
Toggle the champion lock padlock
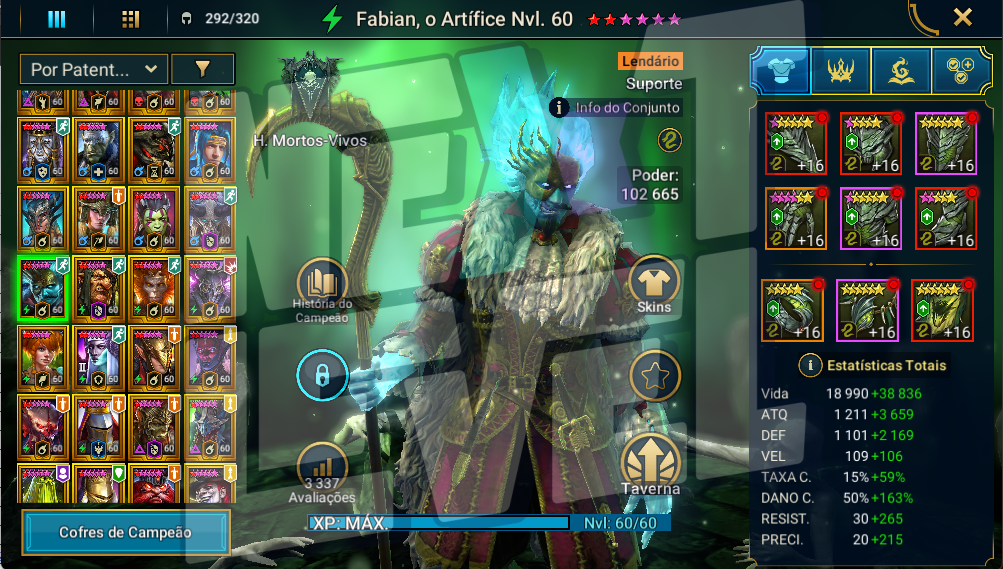322,376
